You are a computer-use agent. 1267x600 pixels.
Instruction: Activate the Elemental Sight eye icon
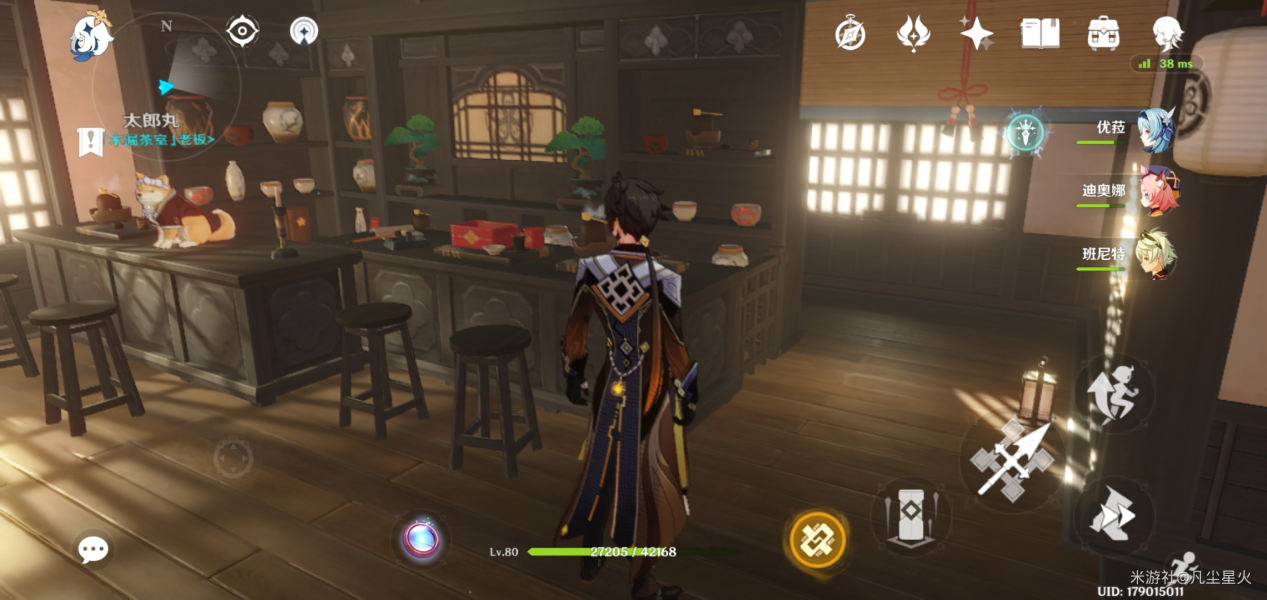[x=242, y=32]
